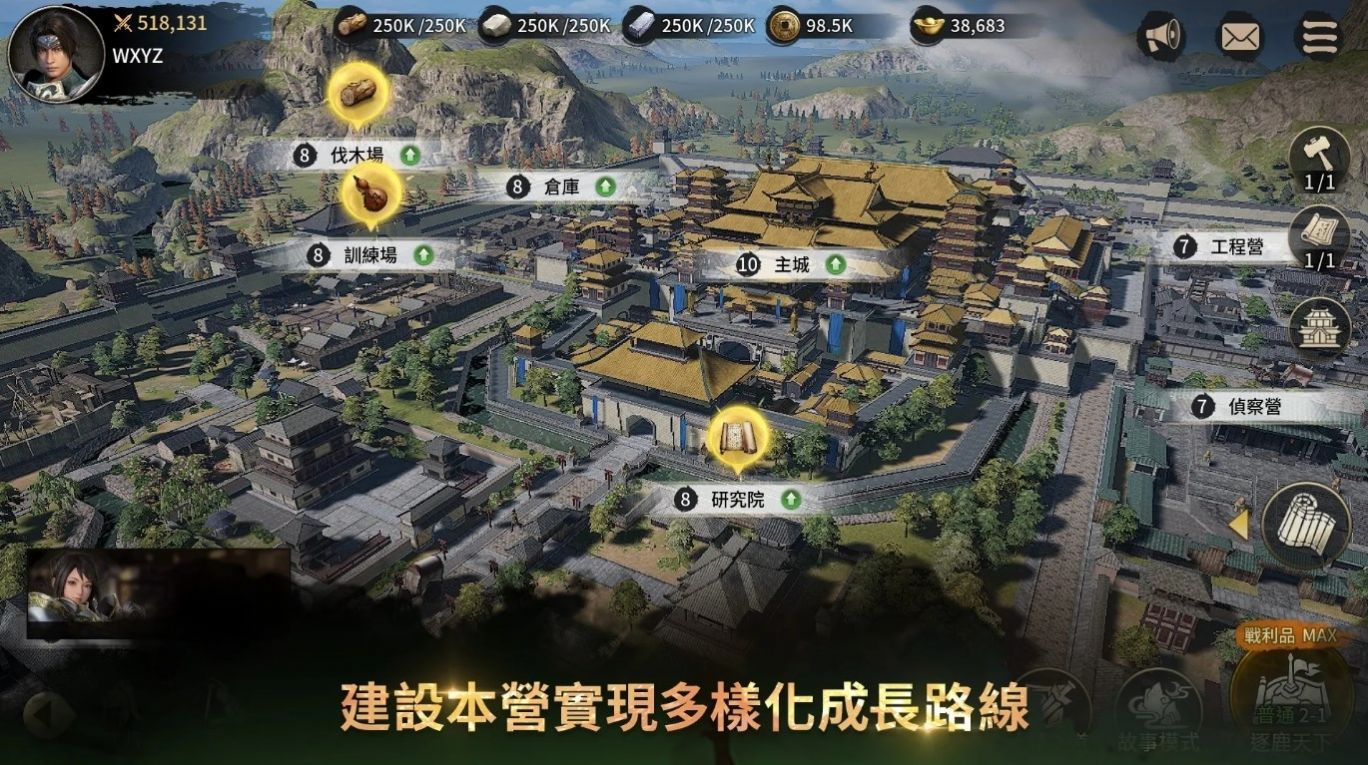
Task: Open the large rolled scroll button
Action: 1305,525
